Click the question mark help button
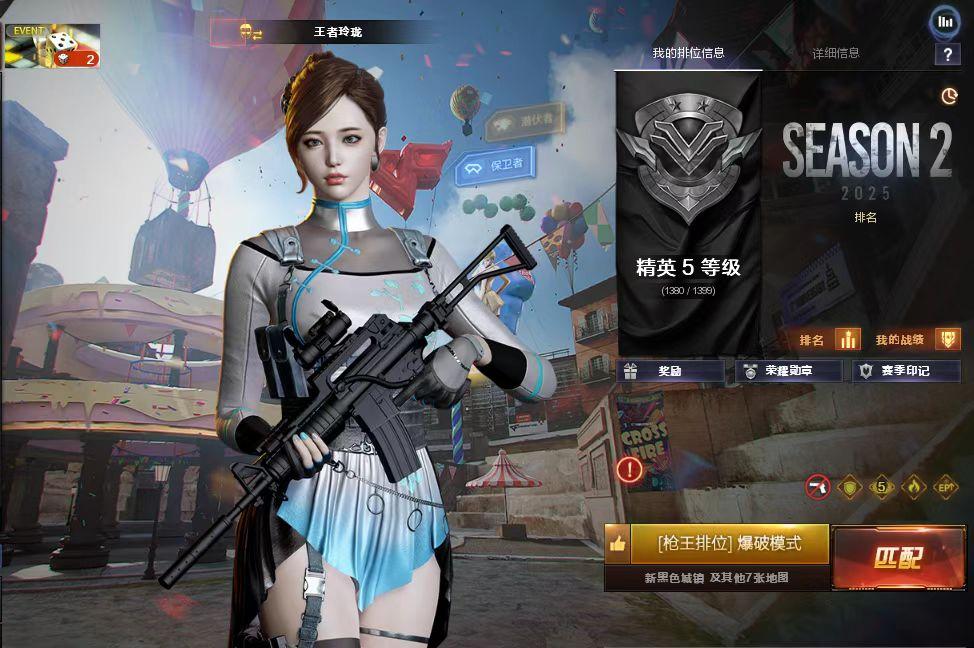974x648 pixels. (x=946, y=54)
